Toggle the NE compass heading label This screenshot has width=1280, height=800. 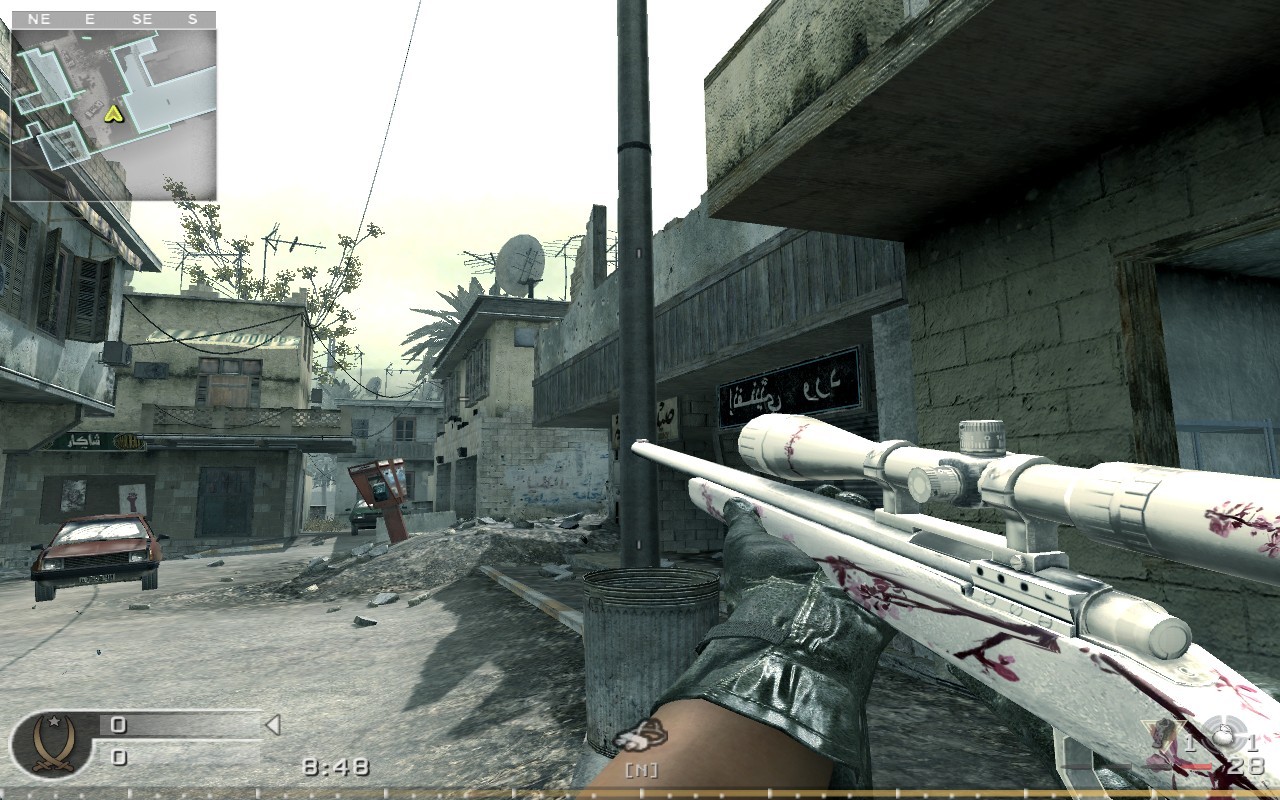point(40,17)
